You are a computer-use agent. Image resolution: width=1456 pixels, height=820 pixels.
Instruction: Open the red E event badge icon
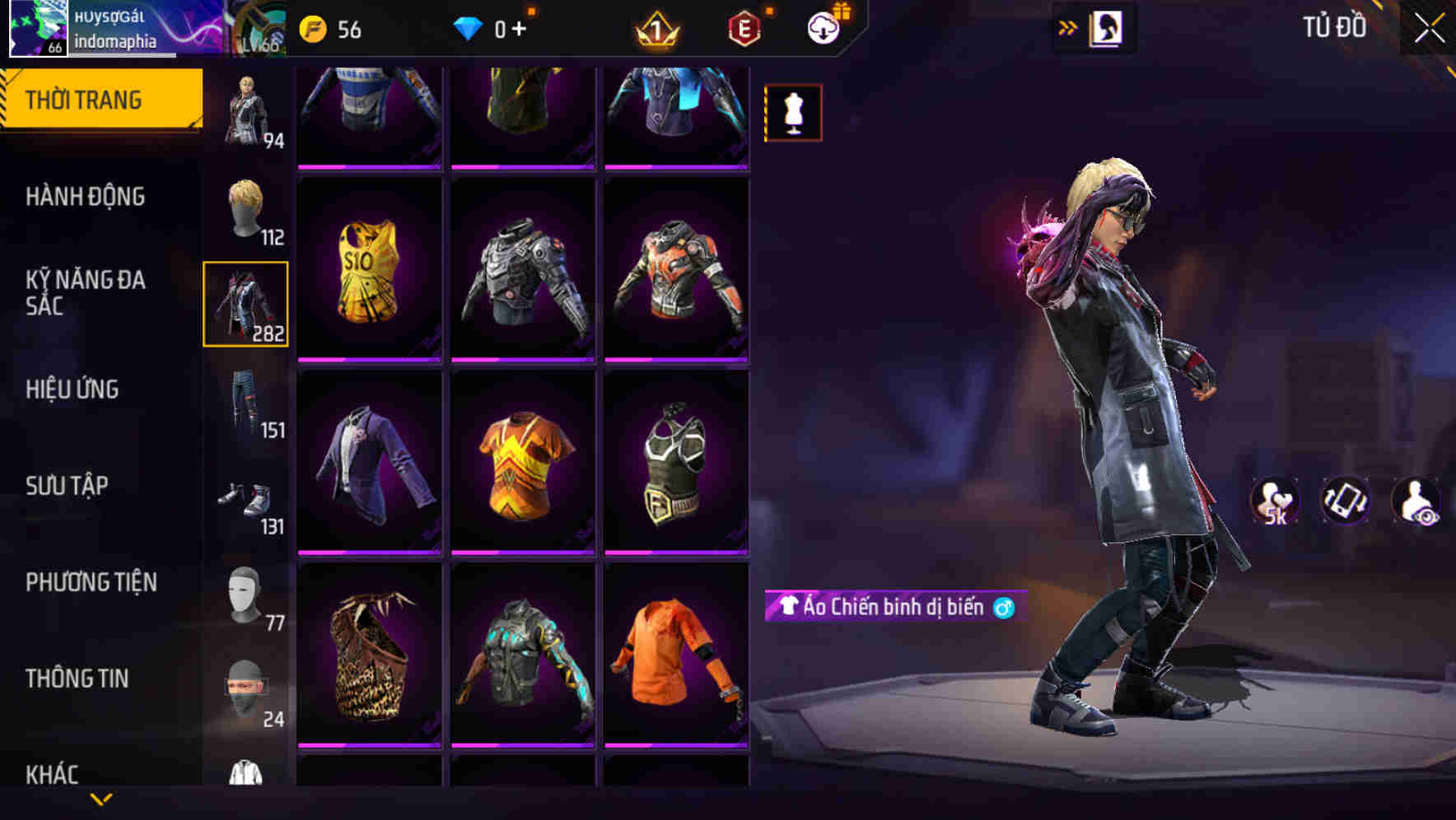click(x=744, y=28)
